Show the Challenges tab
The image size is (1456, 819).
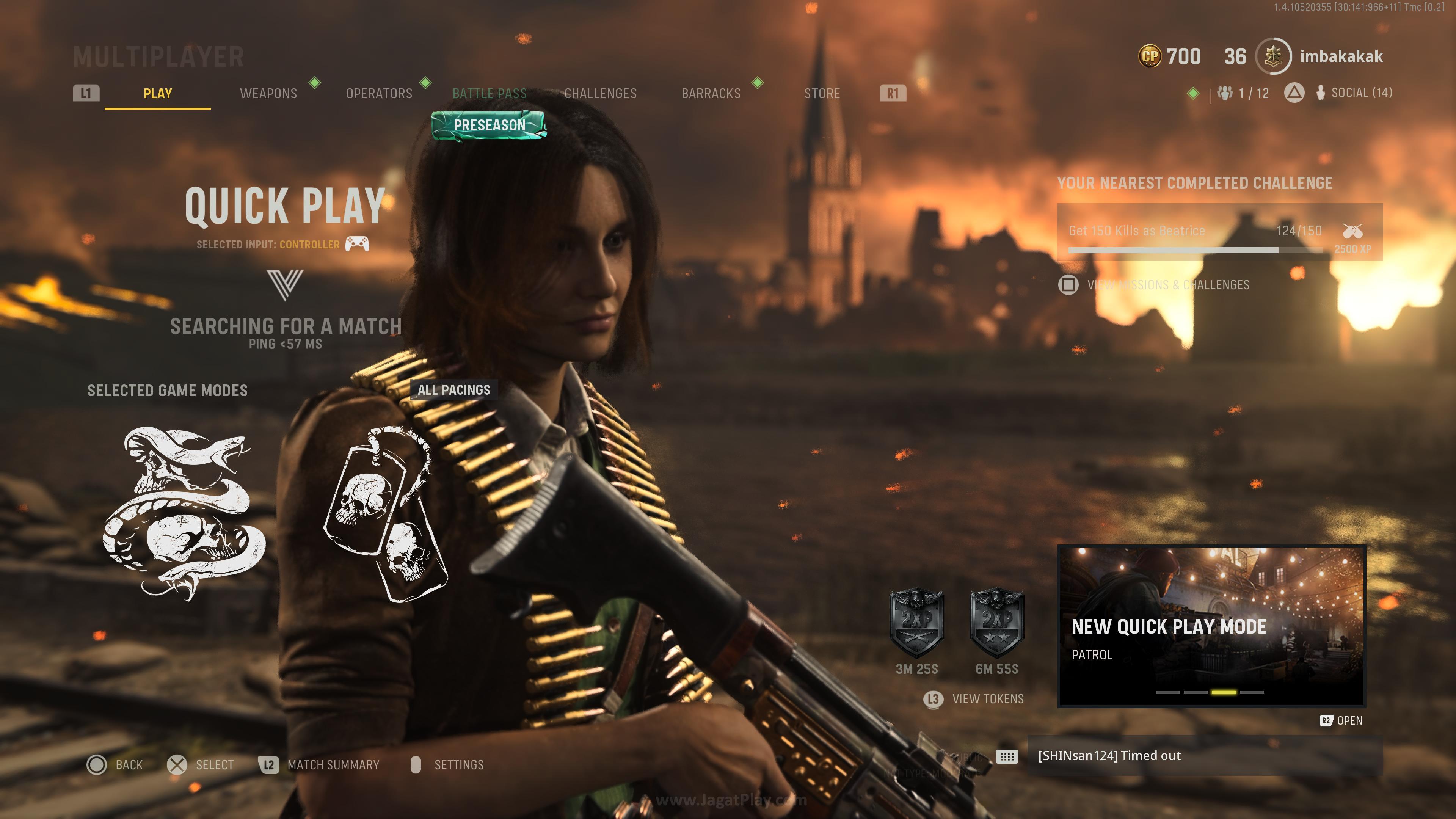[x=600, y=93]
